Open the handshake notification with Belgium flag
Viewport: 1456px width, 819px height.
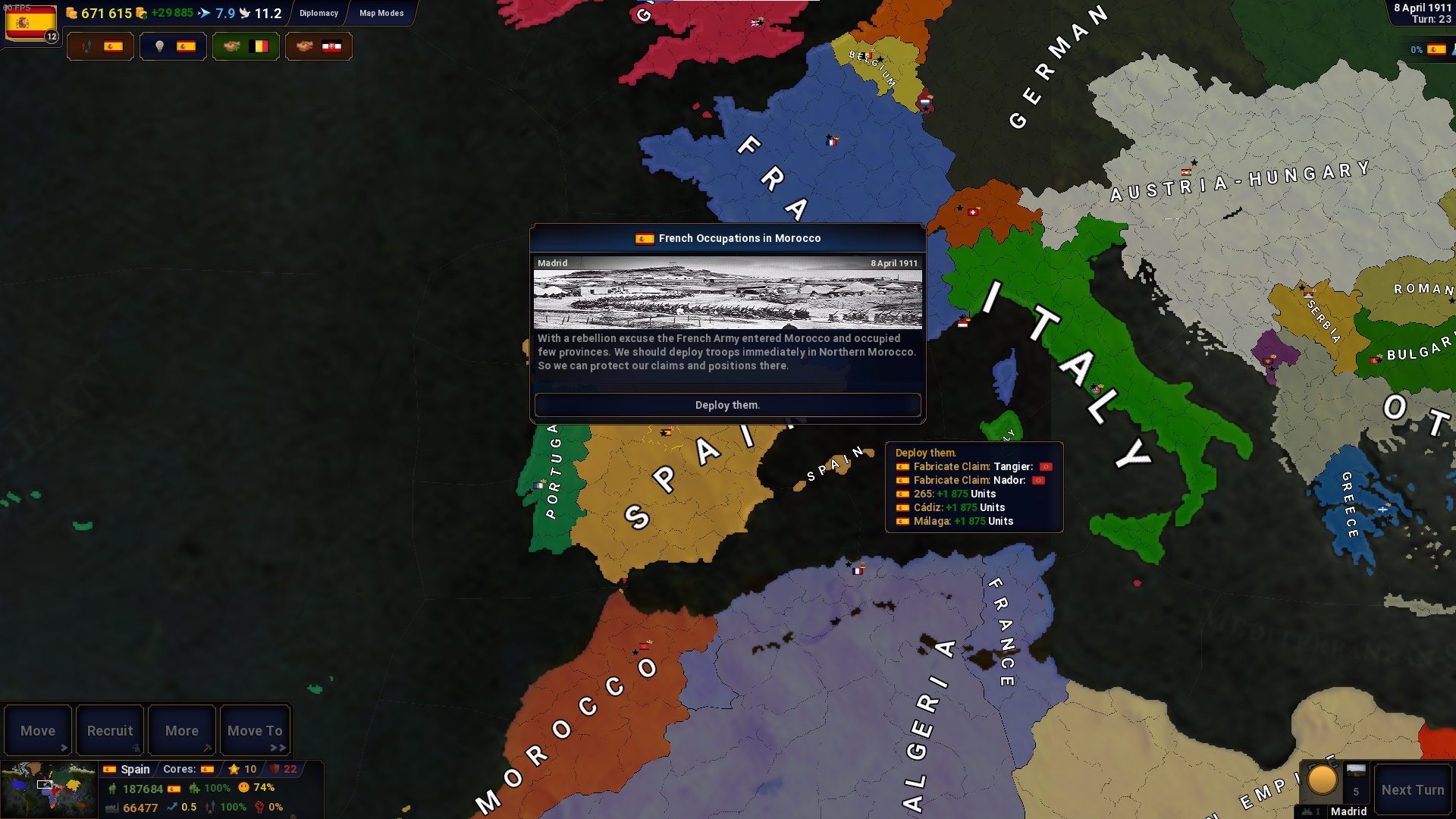(x=246, y=46)
